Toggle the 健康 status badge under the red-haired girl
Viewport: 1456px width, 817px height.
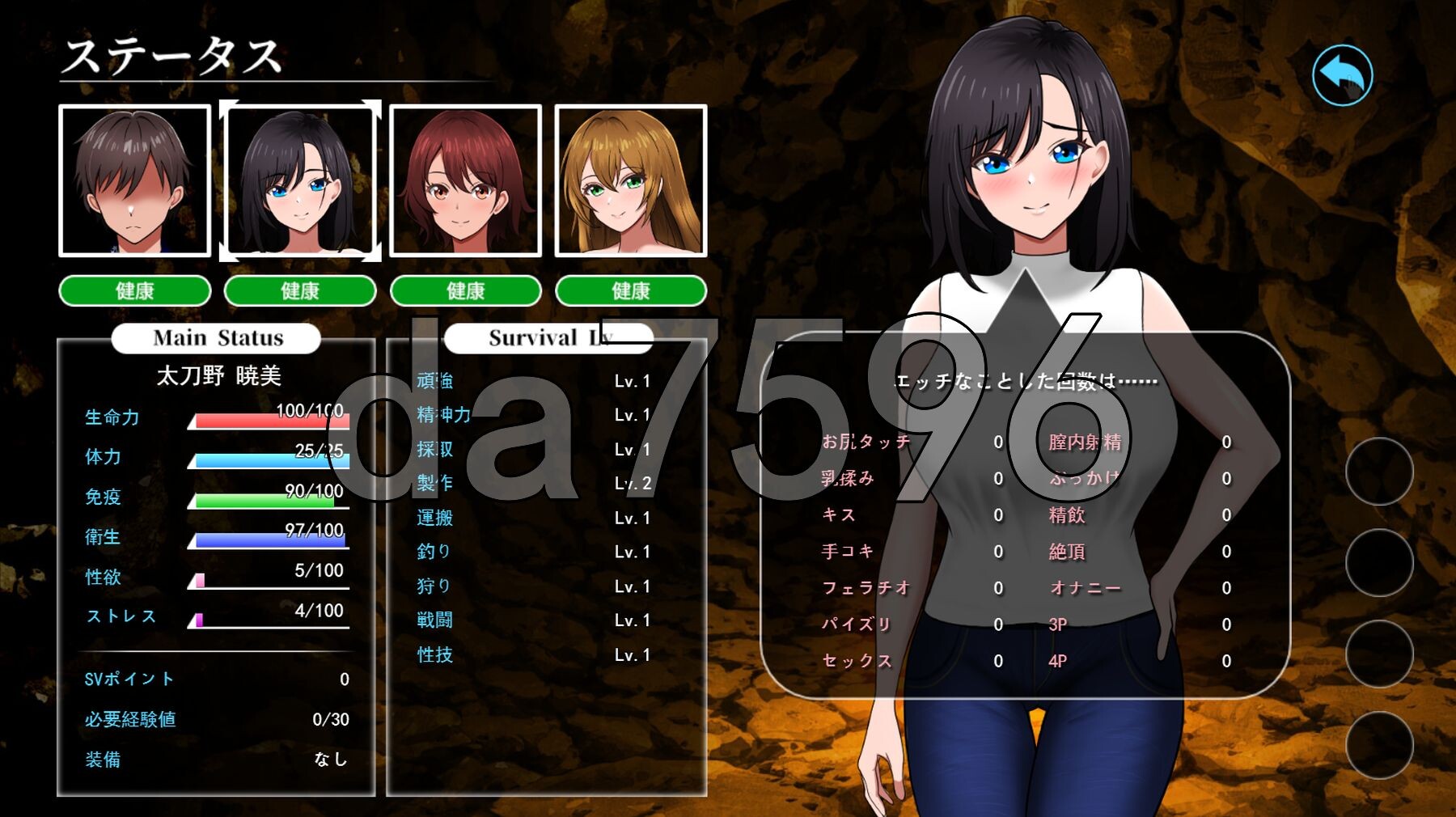[x=466, y=291]
